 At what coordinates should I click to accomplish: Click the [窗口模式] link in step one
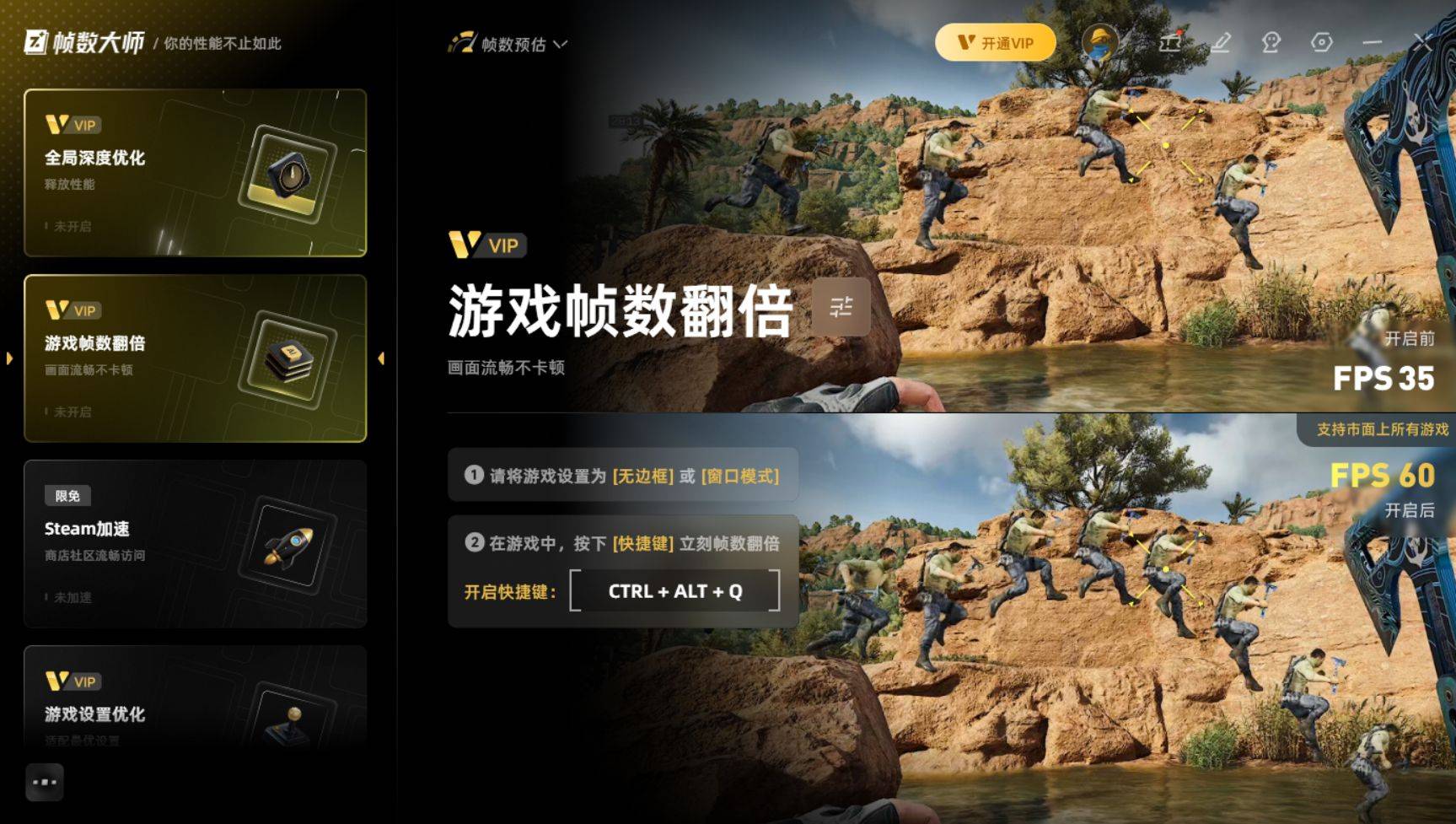point(740,476)
